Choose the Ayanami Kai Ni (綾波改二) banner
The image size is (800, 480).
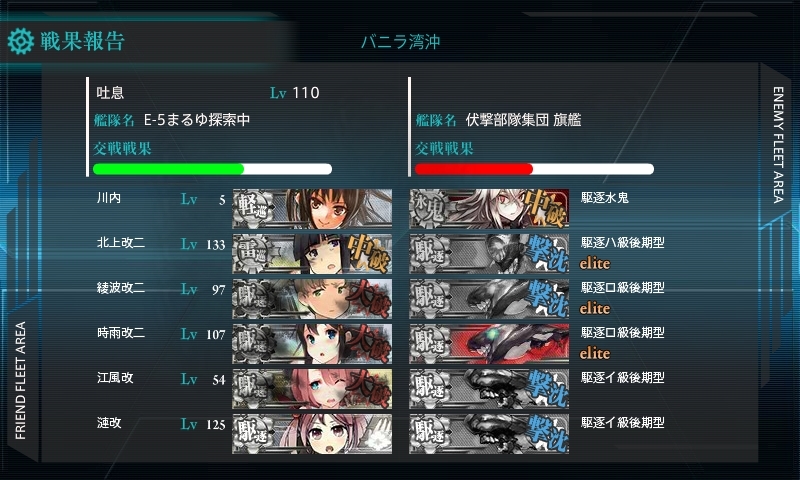point(311,297)
